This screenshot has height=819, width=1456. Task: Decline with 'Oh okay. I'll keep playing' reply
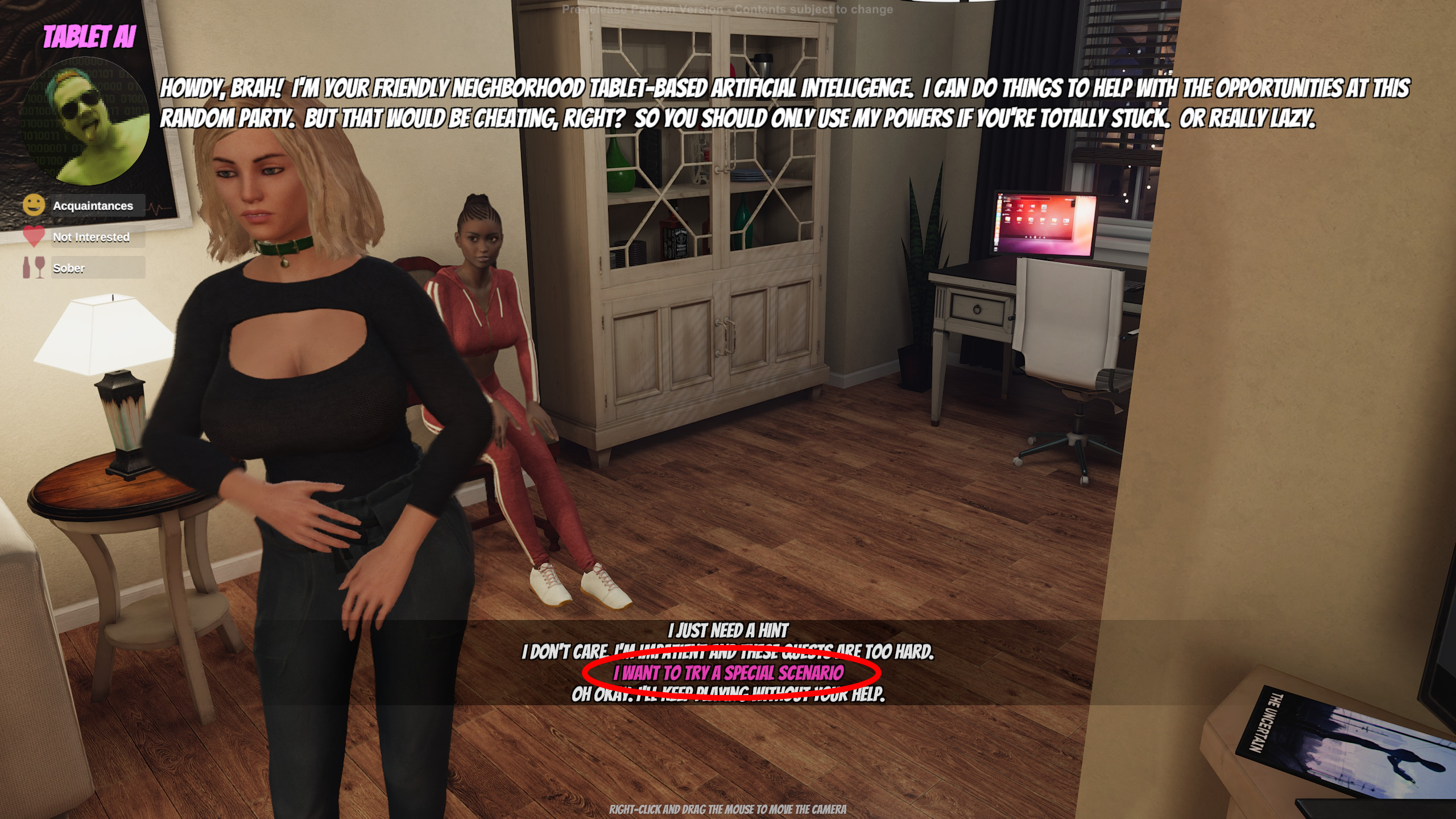pos(728,694)
